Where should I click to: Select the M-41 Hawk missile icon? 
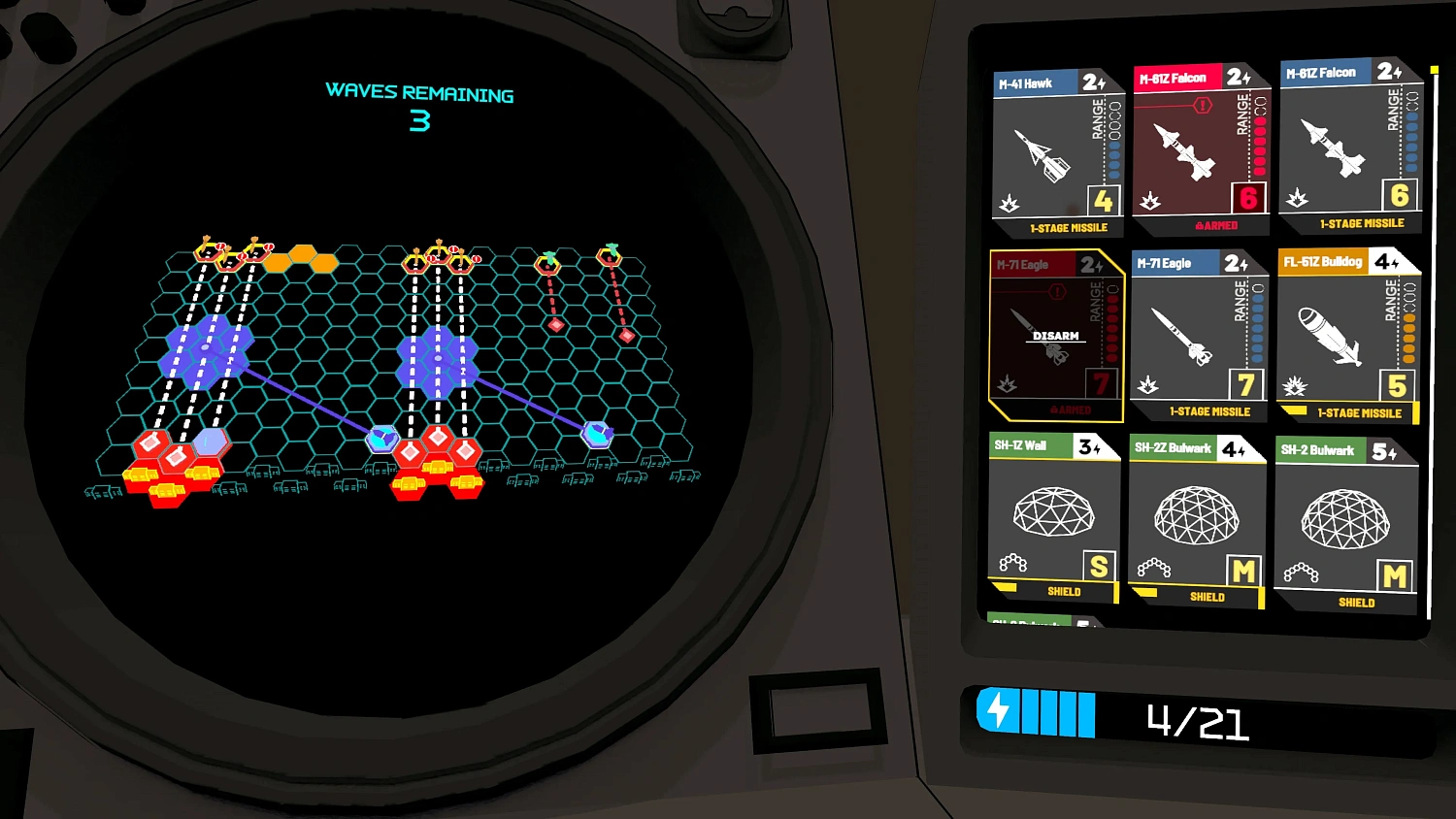point(1043,155)
